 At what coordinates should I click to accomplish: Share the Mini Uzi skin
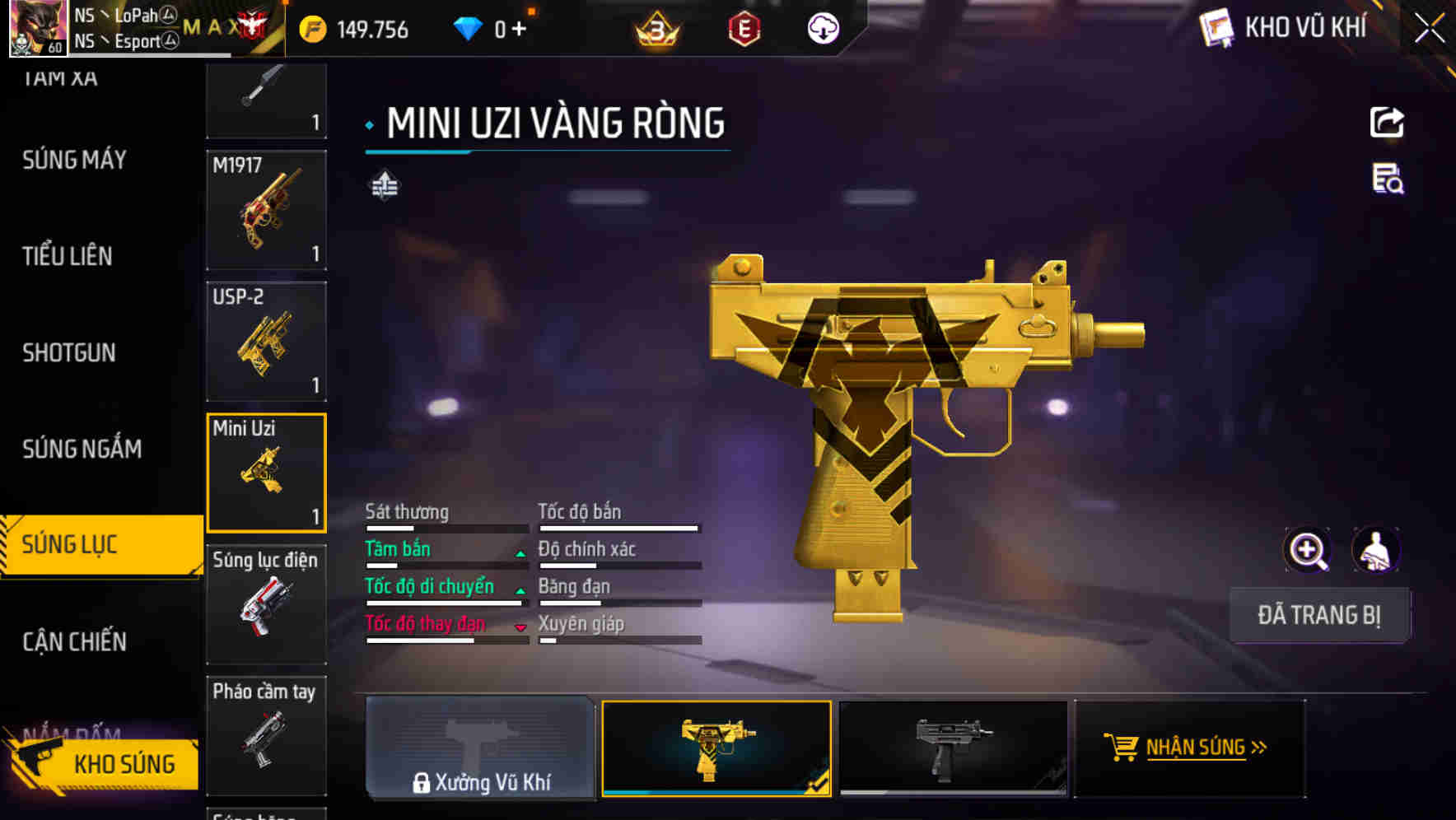point(1387,123)
